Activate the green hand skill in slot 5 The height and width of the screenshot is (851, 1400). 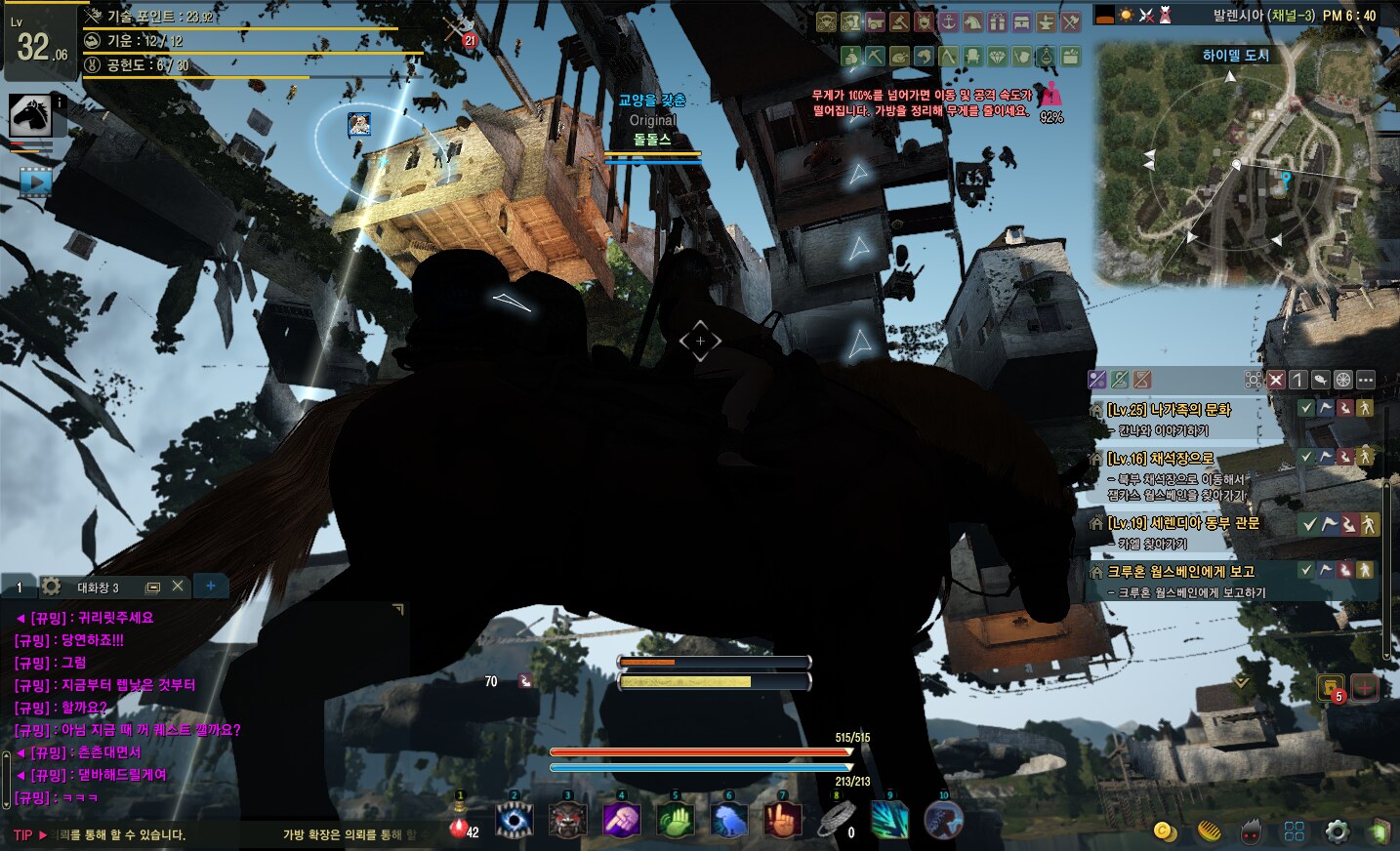click(675, 821)
